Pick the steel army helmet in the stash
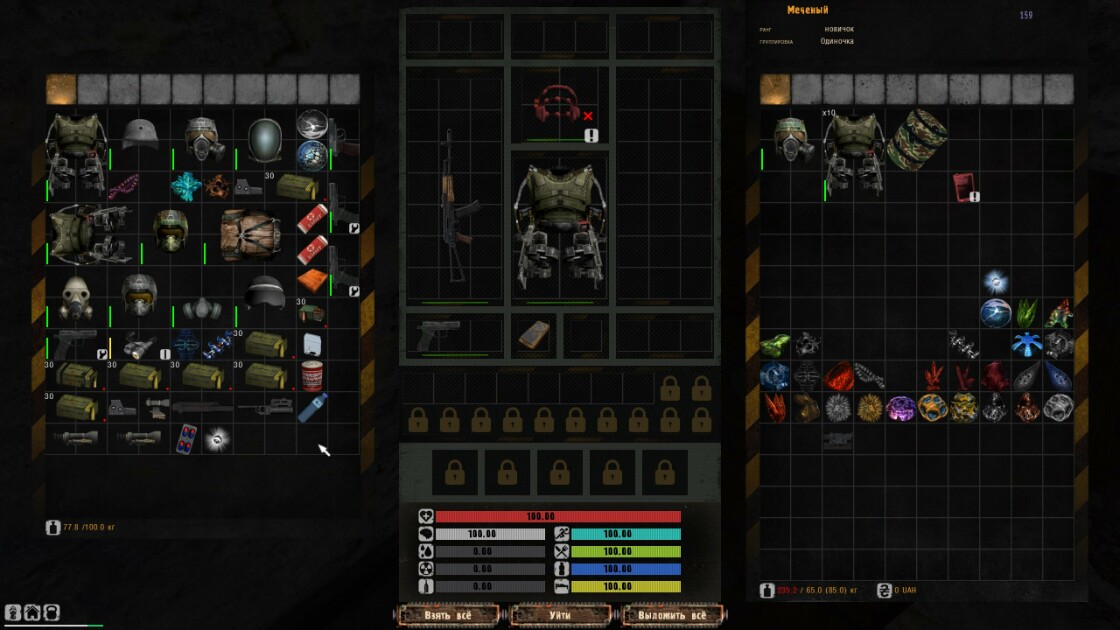1120x630 pixels. tap(140, 132)
